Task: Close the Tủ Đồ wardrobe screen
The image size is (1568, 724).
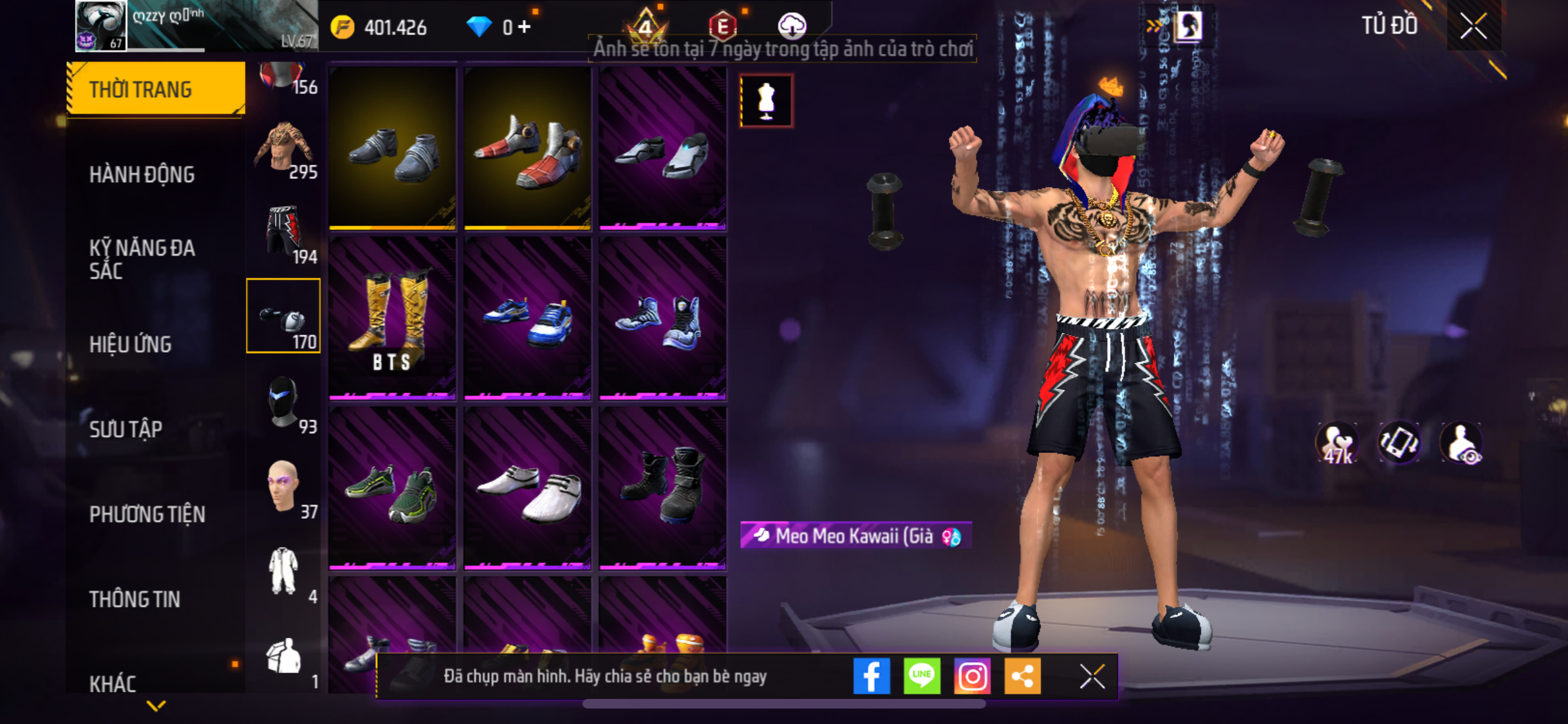Action: (x=1473, y=26)
